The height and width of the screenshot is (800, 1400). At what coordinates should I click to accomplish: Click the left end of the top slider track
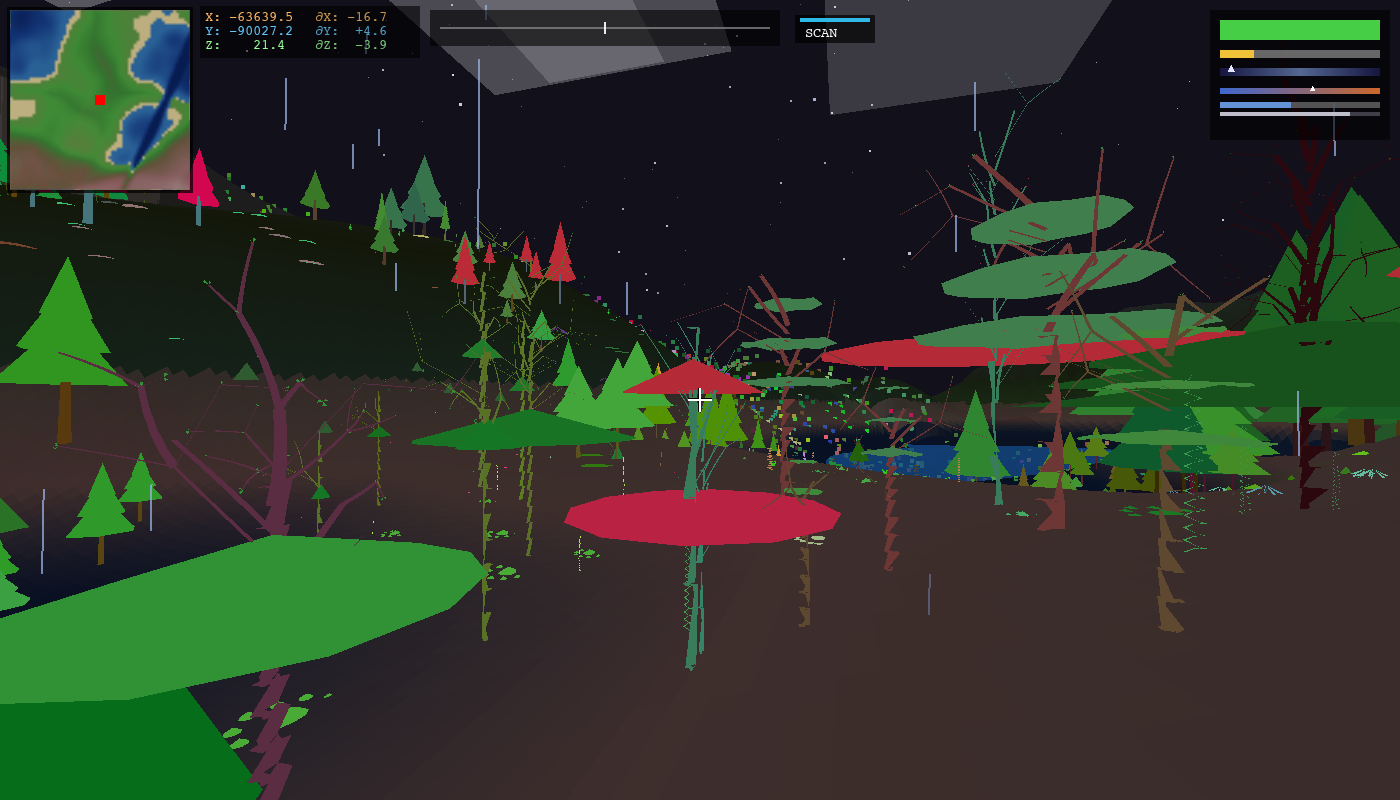[x=442, y=28]
